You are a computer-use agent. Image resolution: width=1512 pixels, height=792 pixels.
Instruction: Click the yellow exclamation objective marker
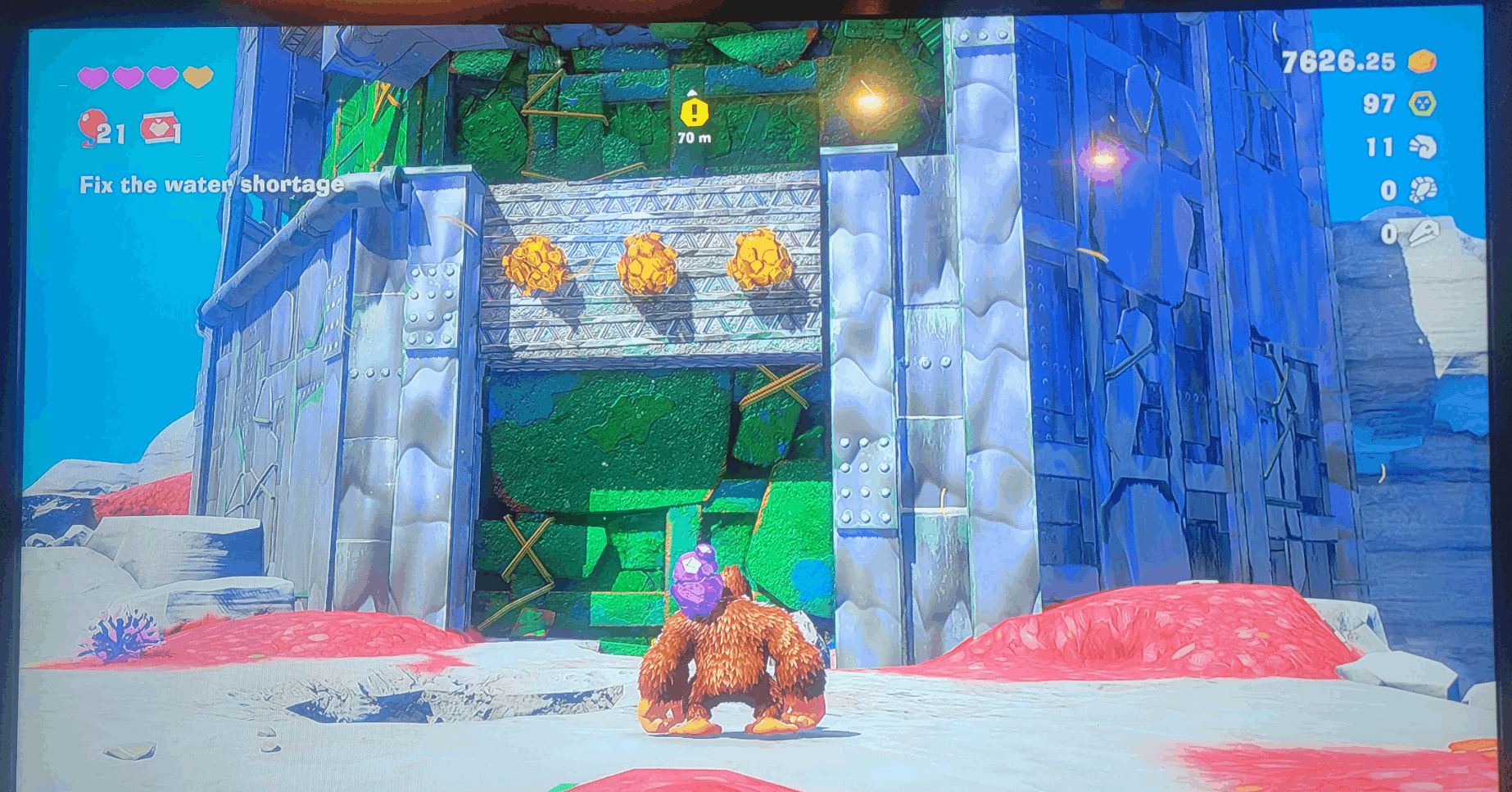point(694,112)
